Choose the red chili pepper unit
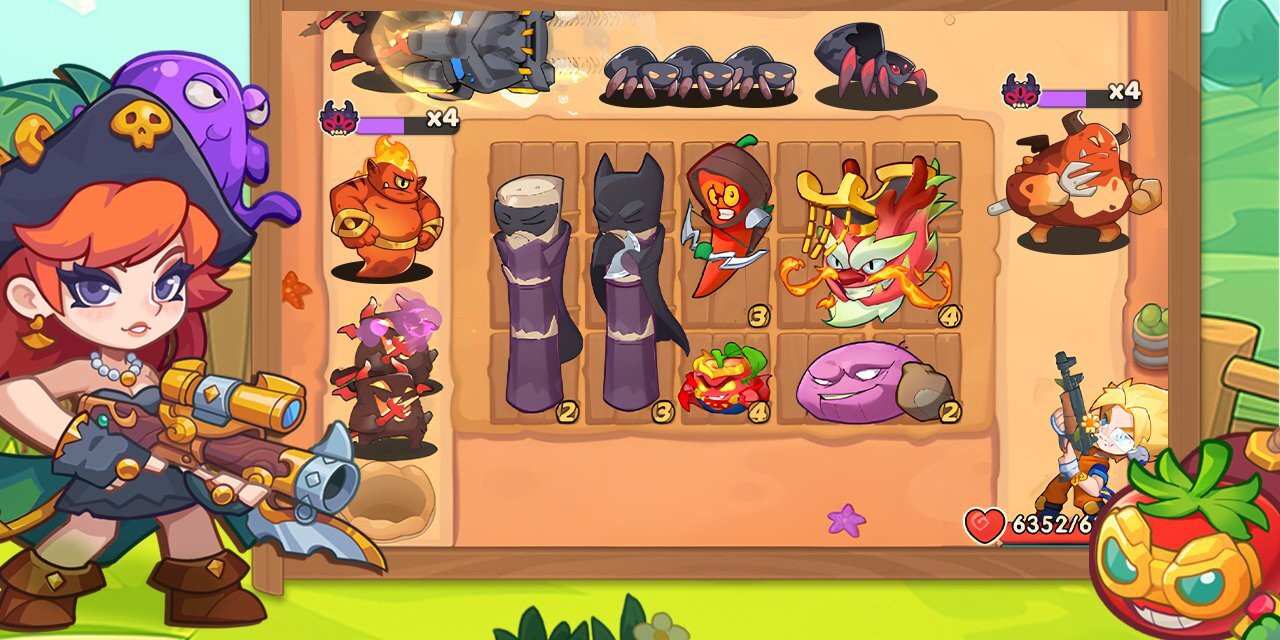This screenshot has height=640, width=1280. [724, 225]
